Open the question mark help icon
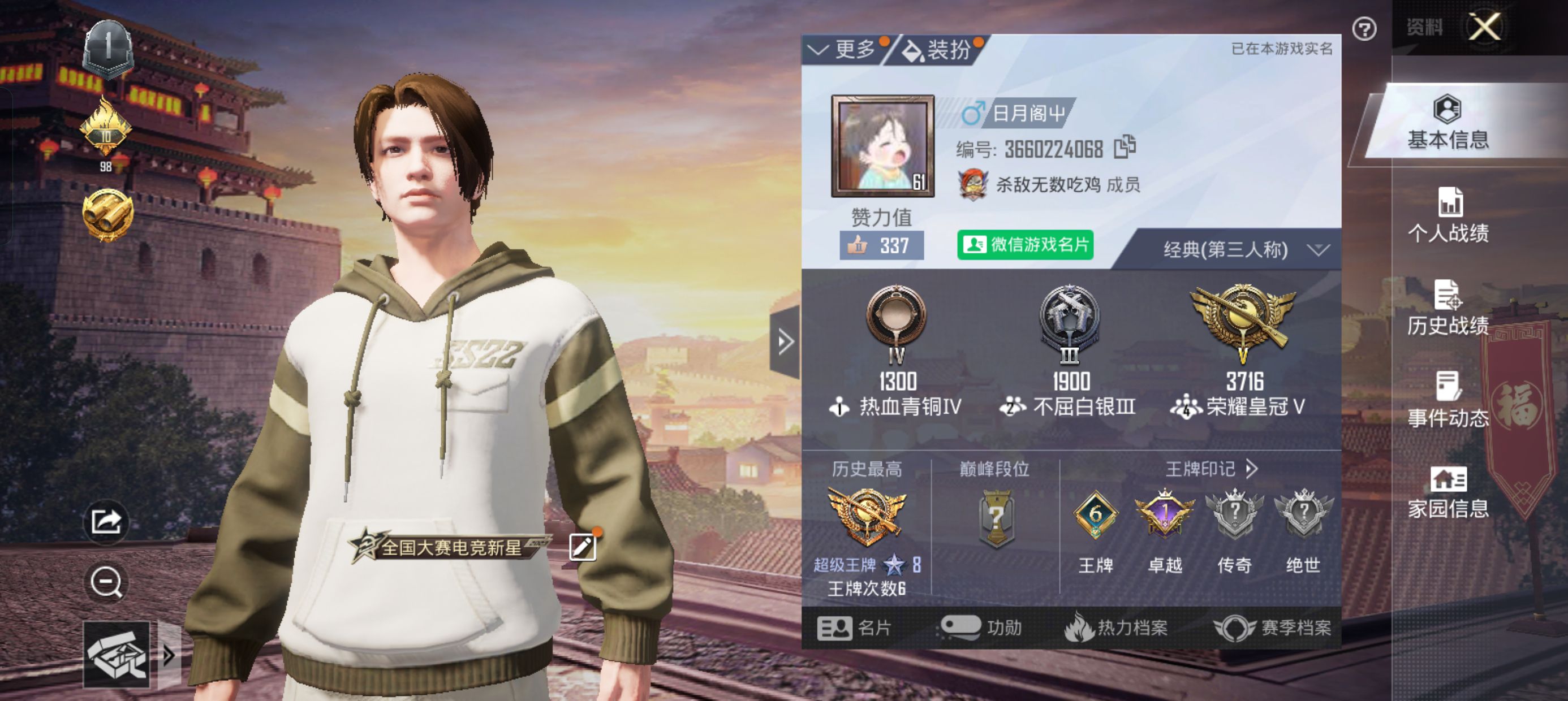 coord(1364,29)
